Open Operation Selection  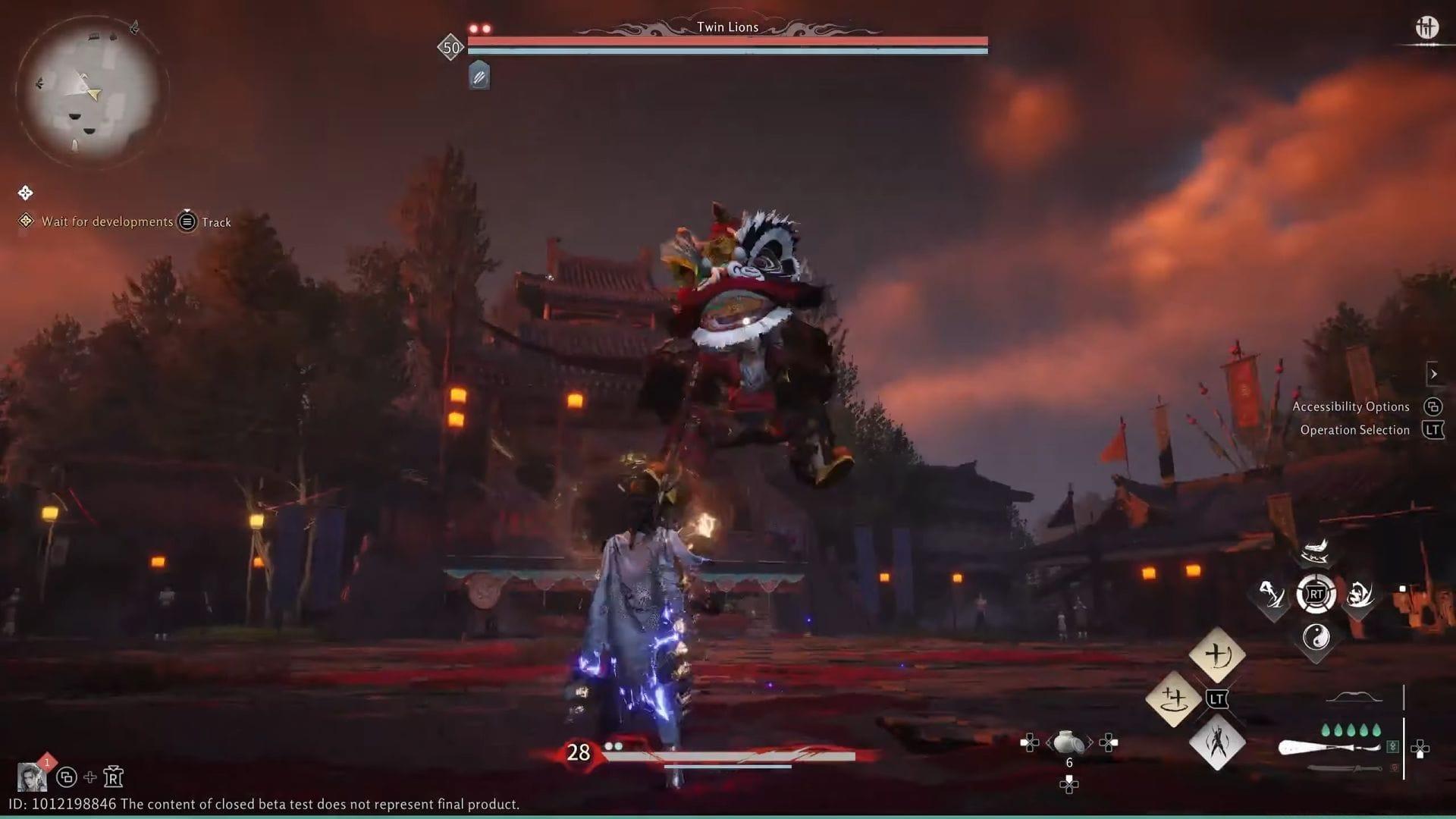[x=1356, y=430]
